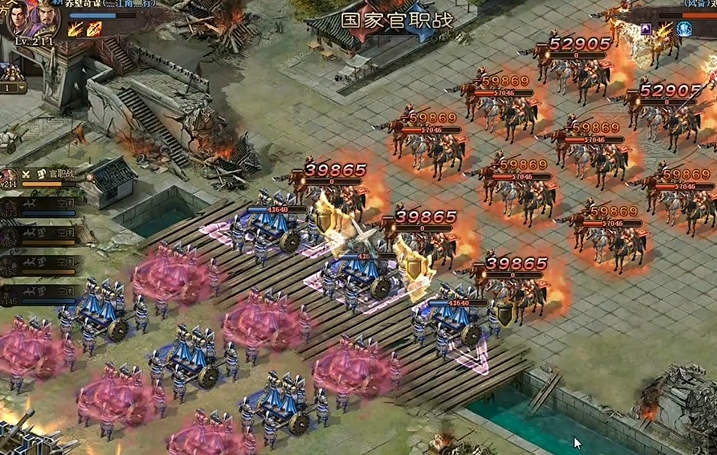Activate the first flaming slash skill icon
The height and width of the screenshot is (455, 717).
click(x=77, y=29)
